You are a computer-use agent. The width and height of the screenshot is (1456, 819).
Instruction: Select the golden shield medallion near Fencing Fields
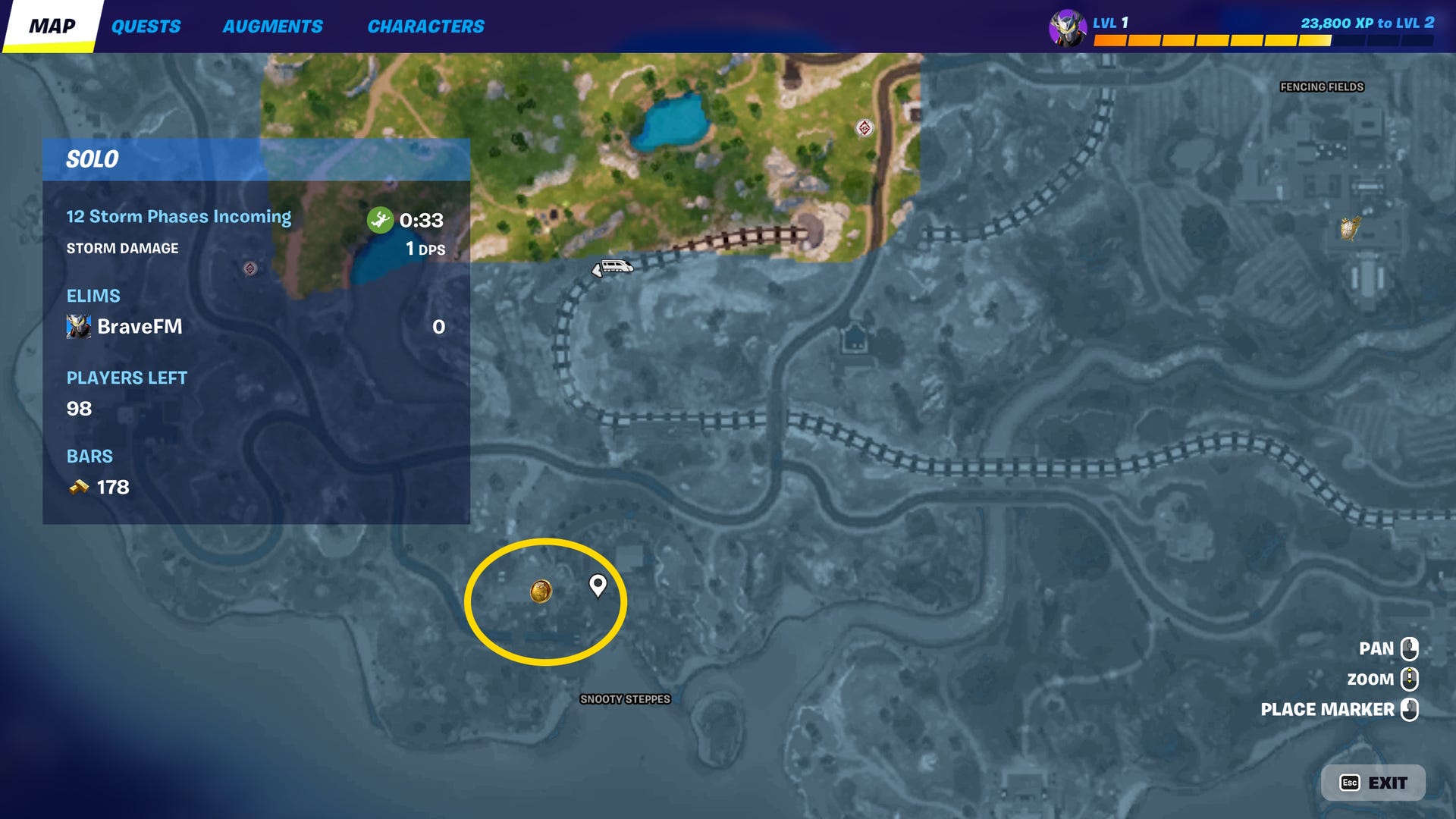[x=1349, y=227]
